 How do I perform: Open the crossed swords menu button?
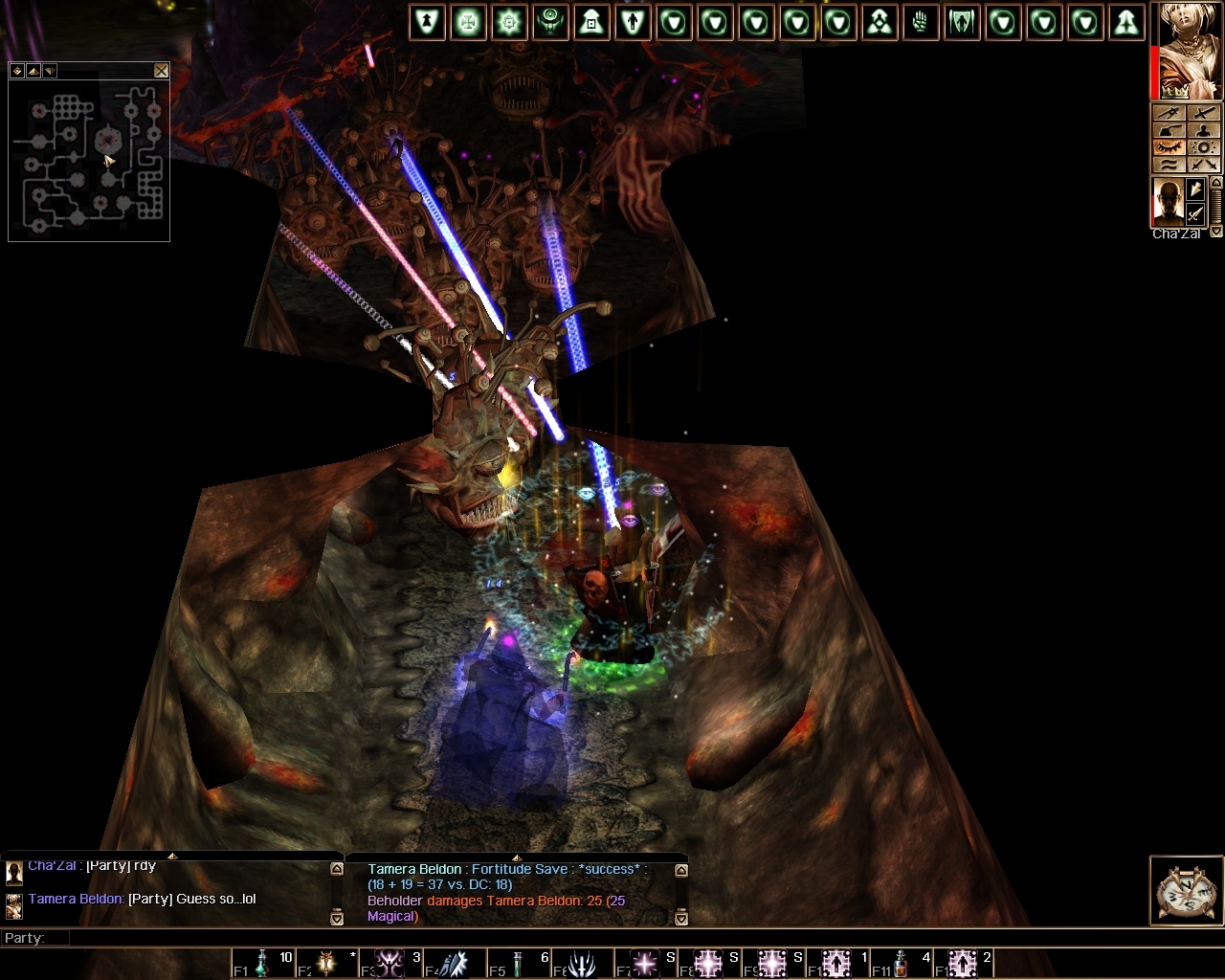pos(1203,165)
